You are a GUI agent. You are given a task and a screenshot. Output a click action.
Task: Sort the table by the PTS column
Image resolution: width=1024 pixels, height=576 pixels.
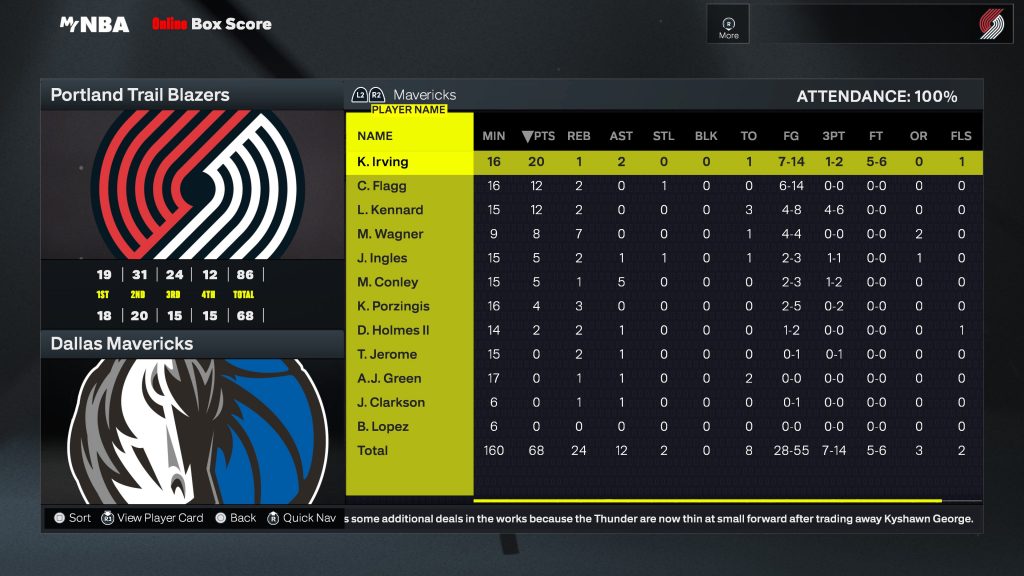click(x=538, y=136)
